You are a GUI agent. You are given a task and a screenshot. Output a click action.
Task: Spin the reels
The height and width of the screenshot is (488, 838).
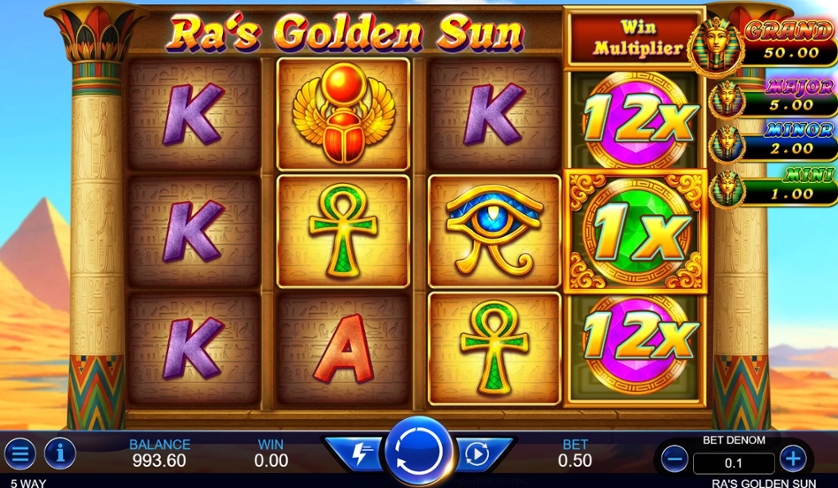(418, 452)
